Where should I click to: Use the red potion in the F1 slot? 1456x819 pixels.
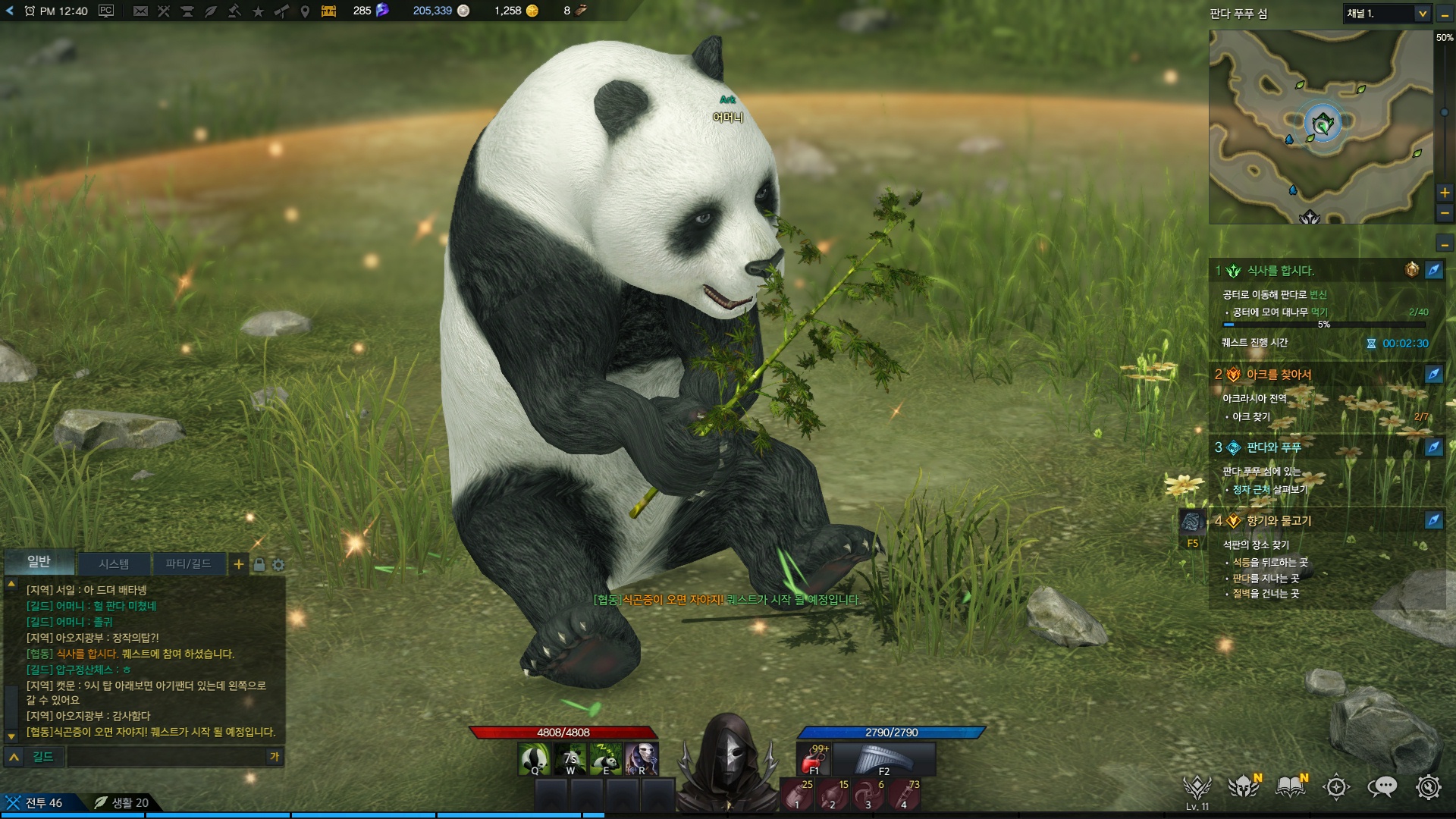coord(815,759)
